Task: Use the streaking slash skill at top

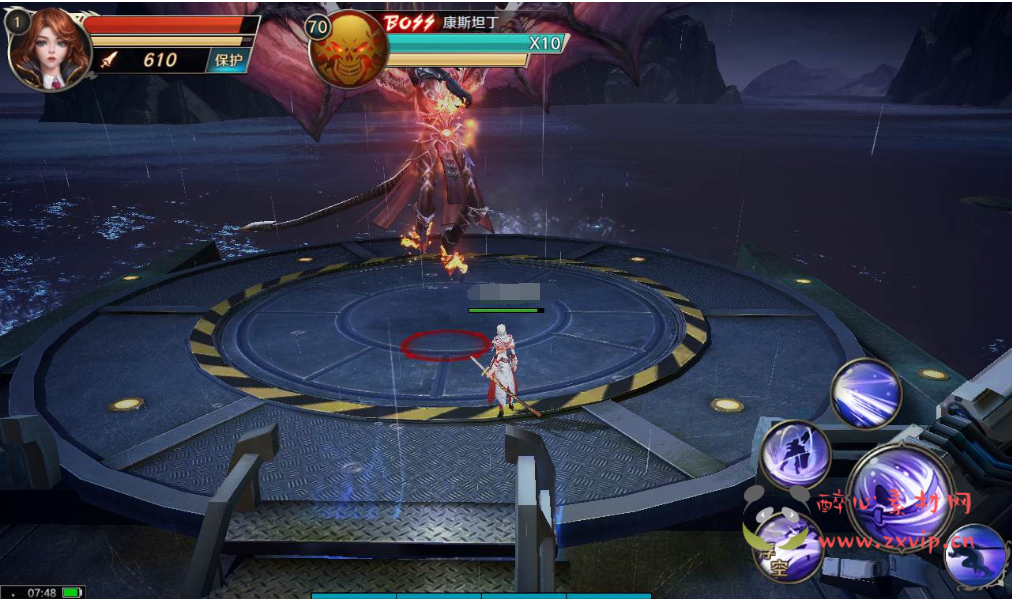Action: [866, 393]
